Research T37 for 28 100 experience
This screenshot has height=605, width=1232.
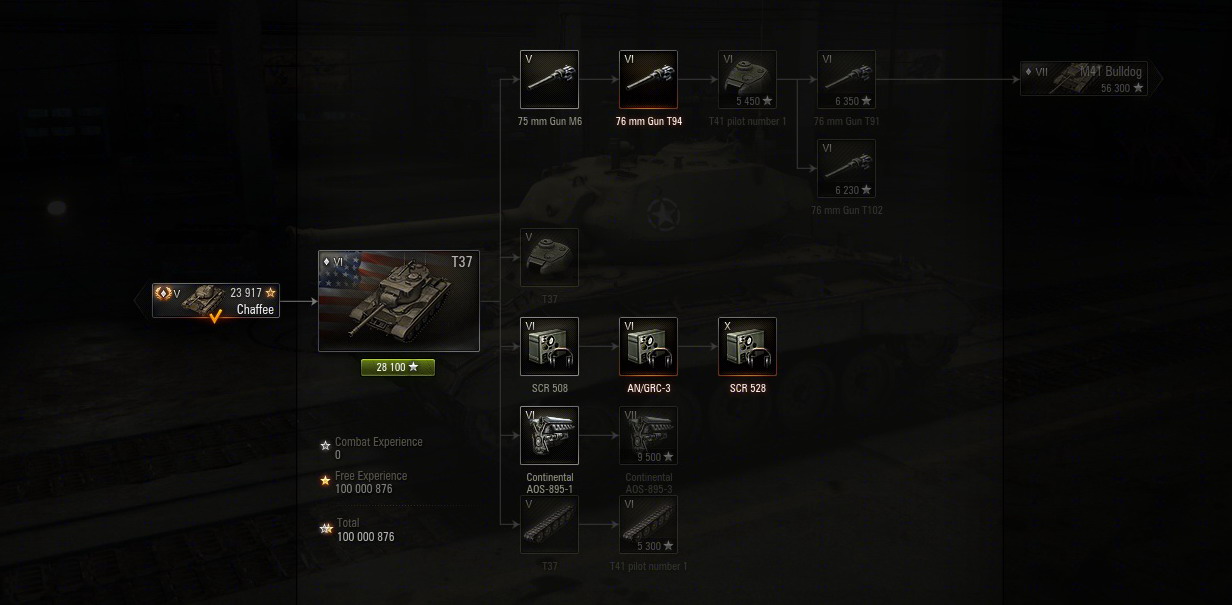click(x=398, y=367)
